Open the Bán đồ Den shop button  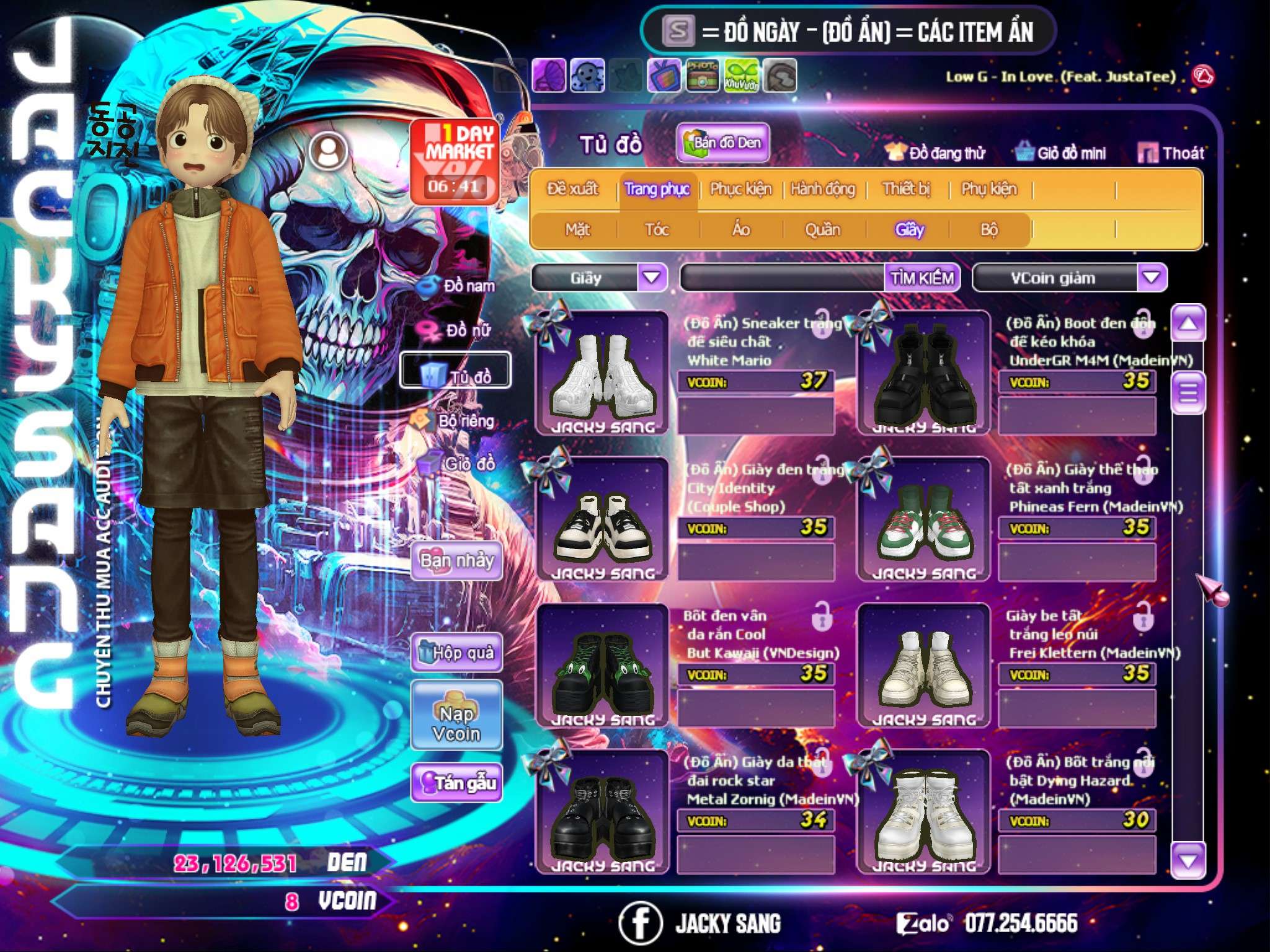tap(722, 143)
